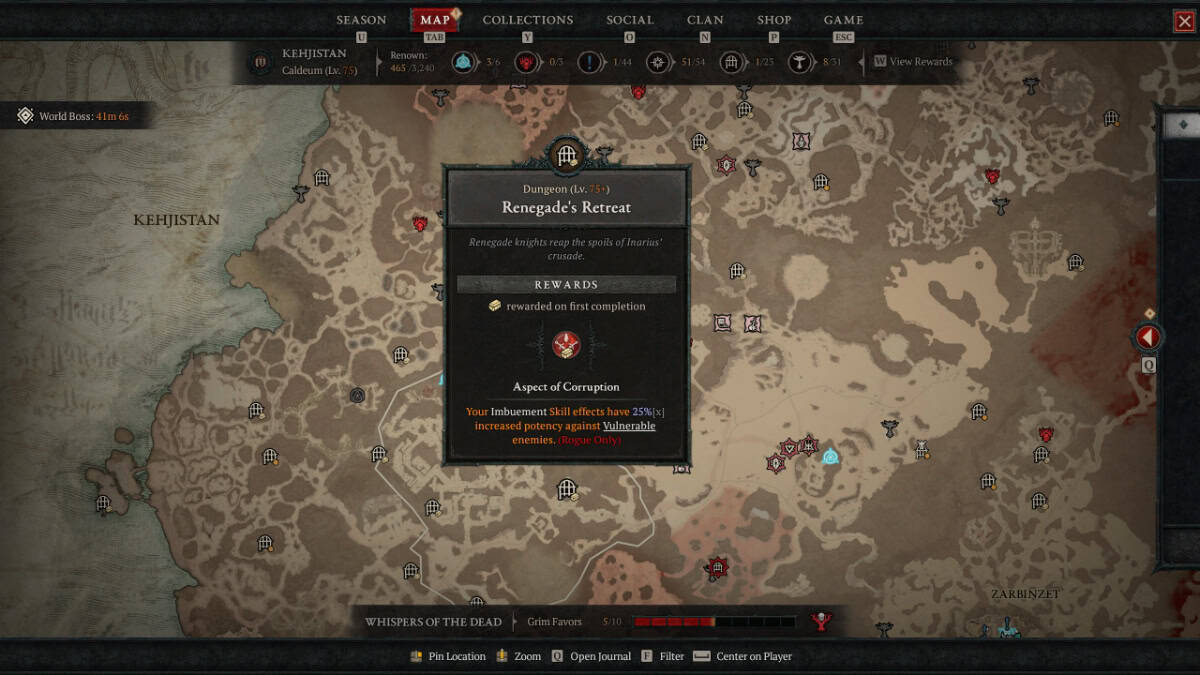This screenshot has width=1200, height=675.
Task: Open the Shop tab
Action: pos(774,20)
